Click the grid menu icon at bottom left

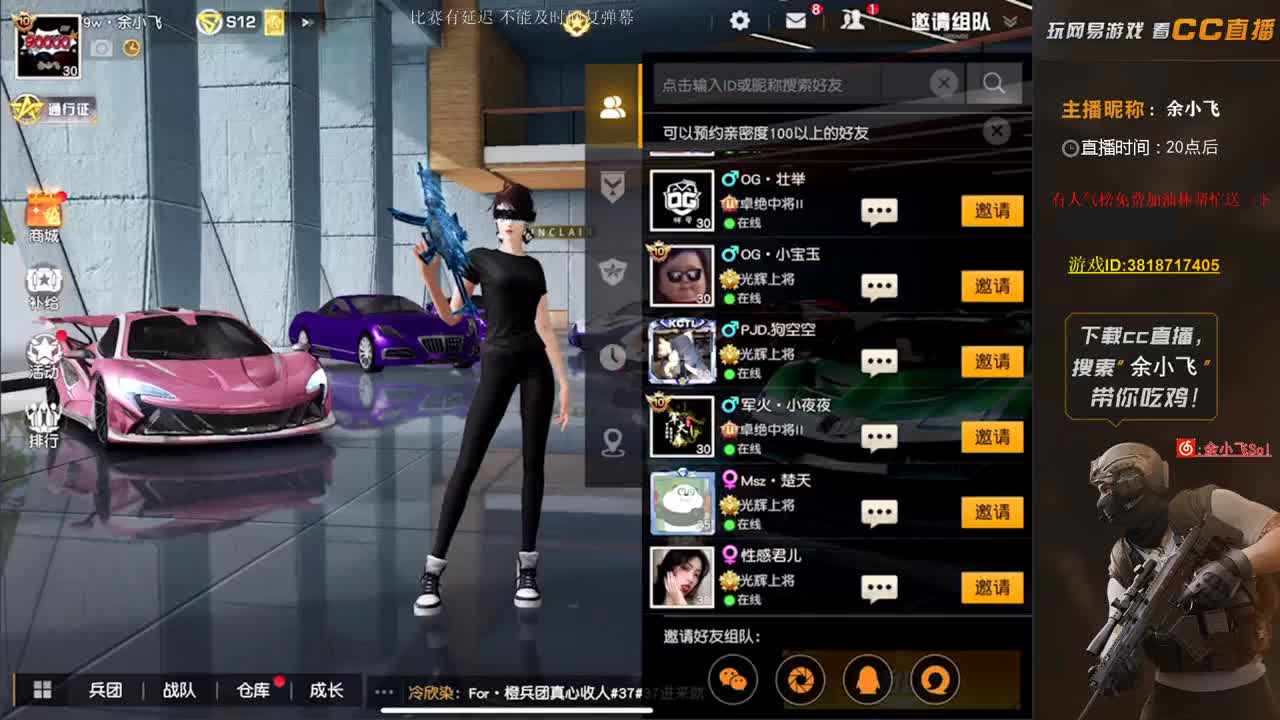(x=42, y=690)
